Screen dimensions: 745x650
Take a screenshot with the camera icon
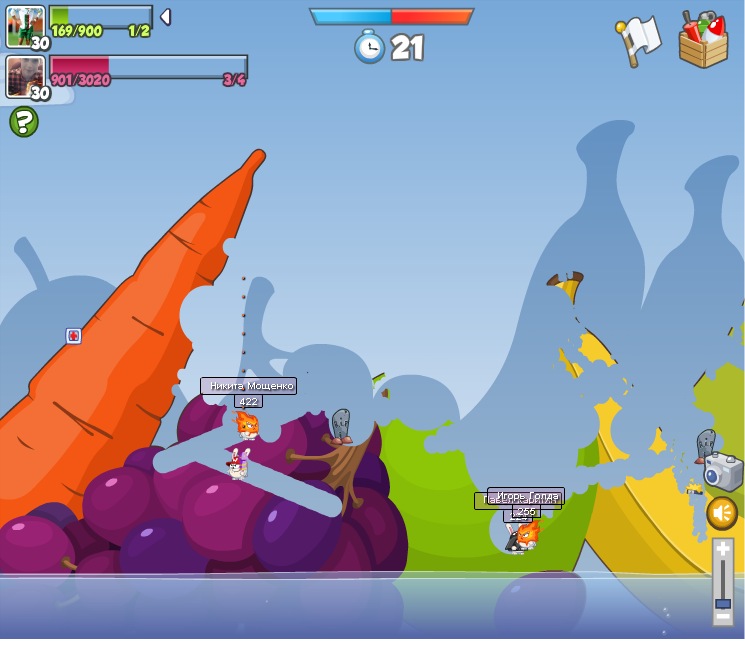point(723,472)
